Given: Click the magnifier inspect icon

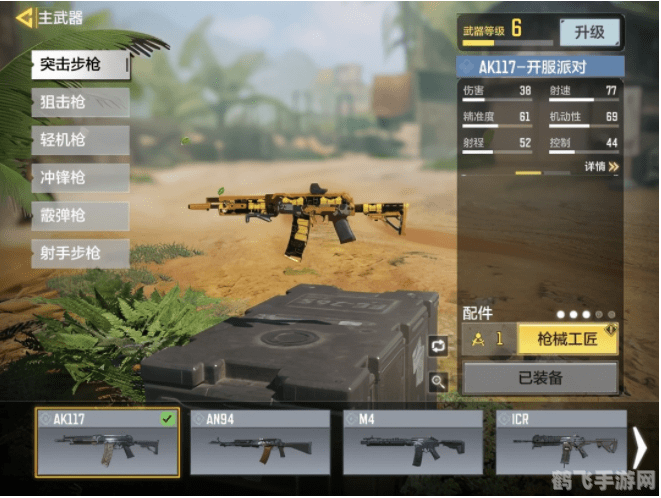Looking at the screenshot, I should [x=438, y=380].
